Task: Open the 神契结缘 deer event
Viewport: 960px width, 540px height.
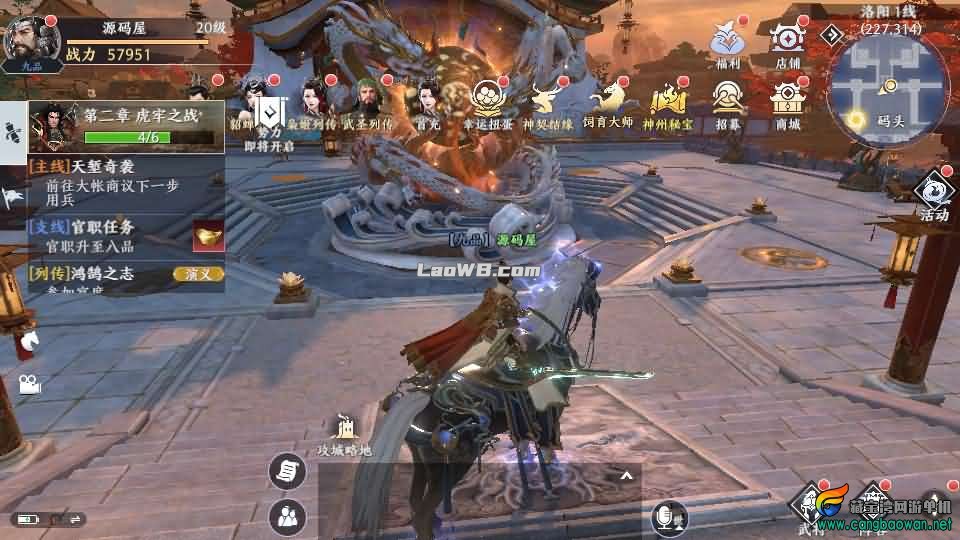Action: (x=547, y=102)
